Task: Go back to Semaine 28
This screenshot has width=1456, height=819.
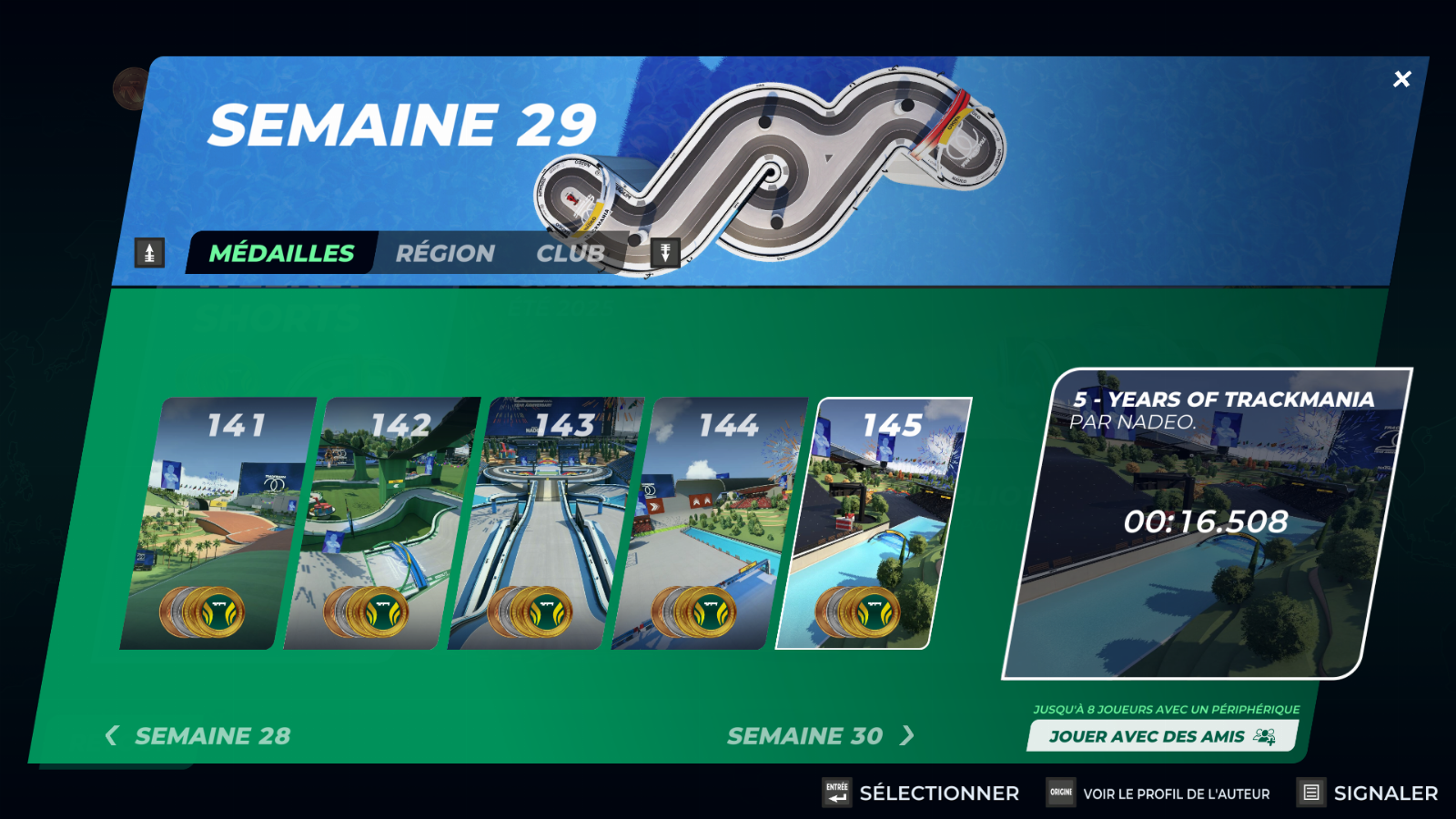Action: click(198, 735)
